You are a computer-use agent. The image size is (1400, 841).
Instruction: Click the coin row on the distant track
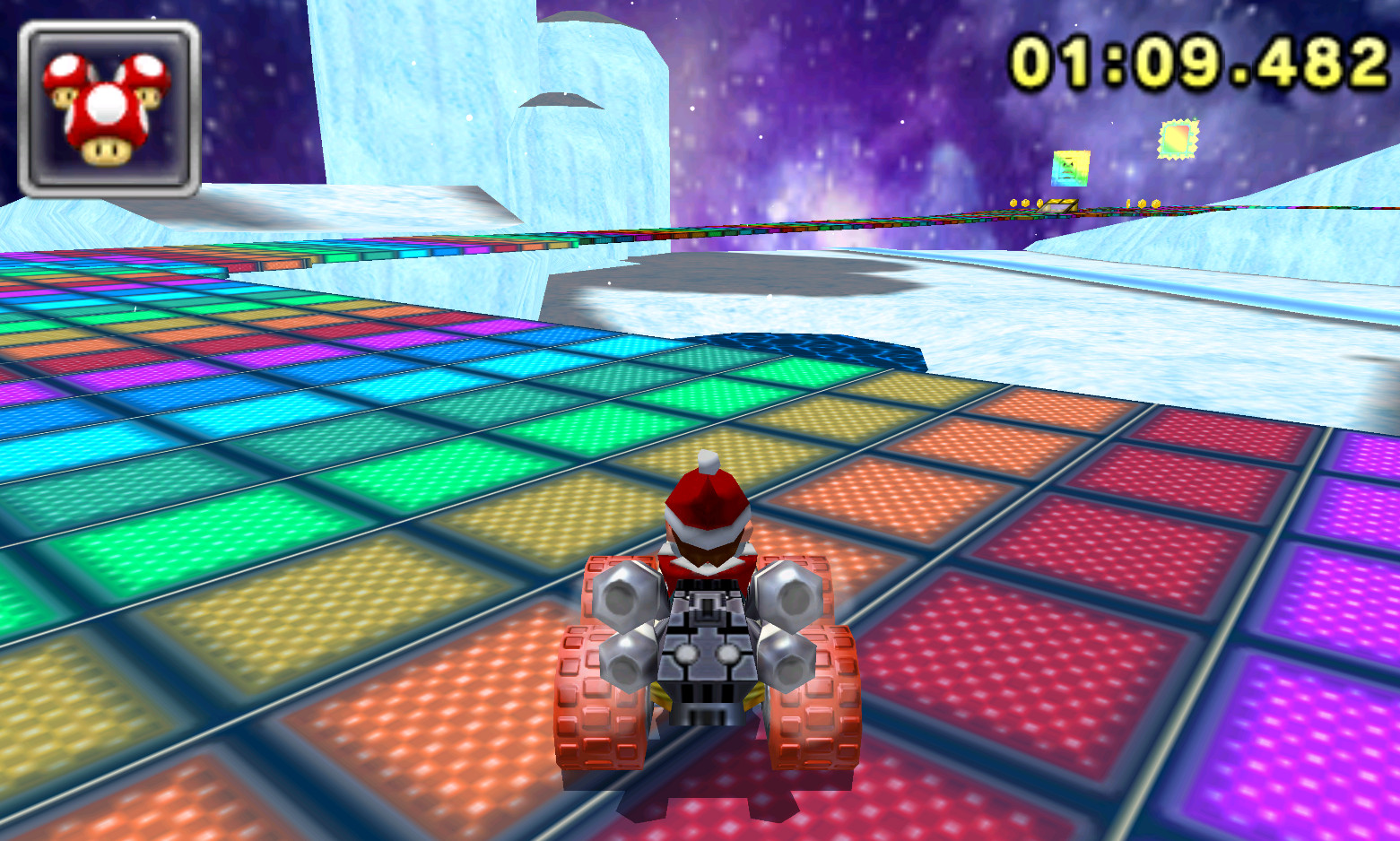(x=1027, y=203)
